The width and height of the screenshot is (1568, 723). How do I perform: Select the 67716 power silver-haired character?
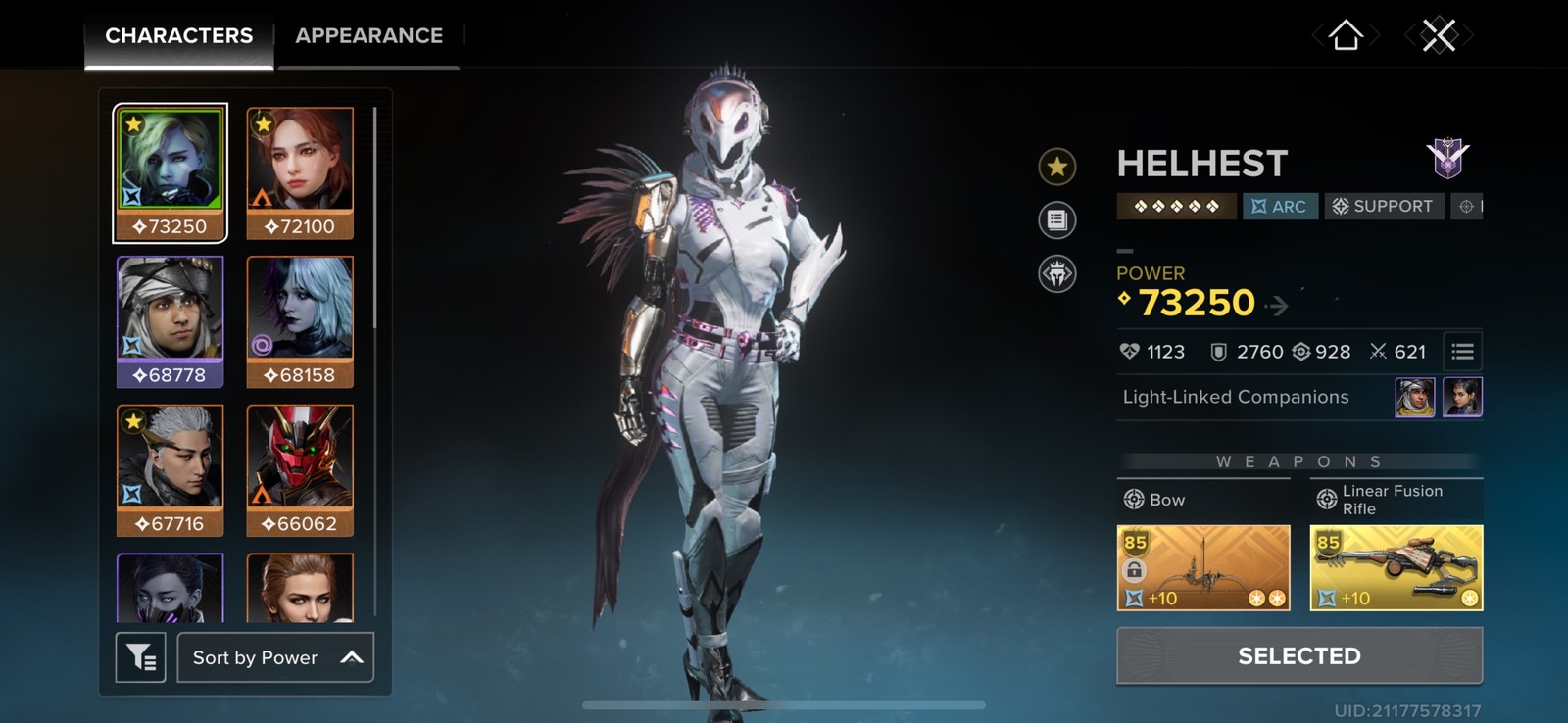(x=170, y=470)
